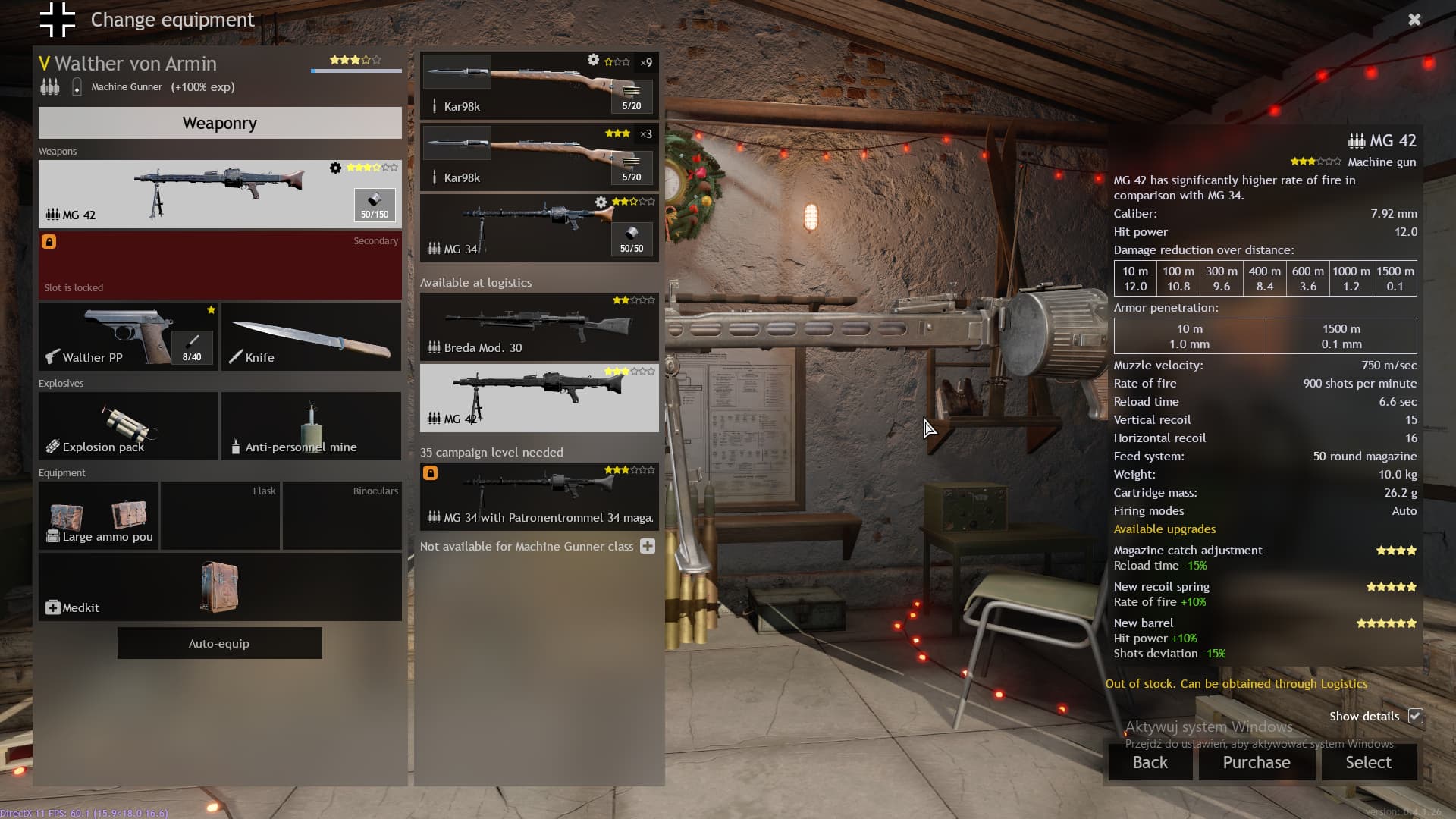Open the Explosion pack slot

pyautogui.click(x=128, y=426)
